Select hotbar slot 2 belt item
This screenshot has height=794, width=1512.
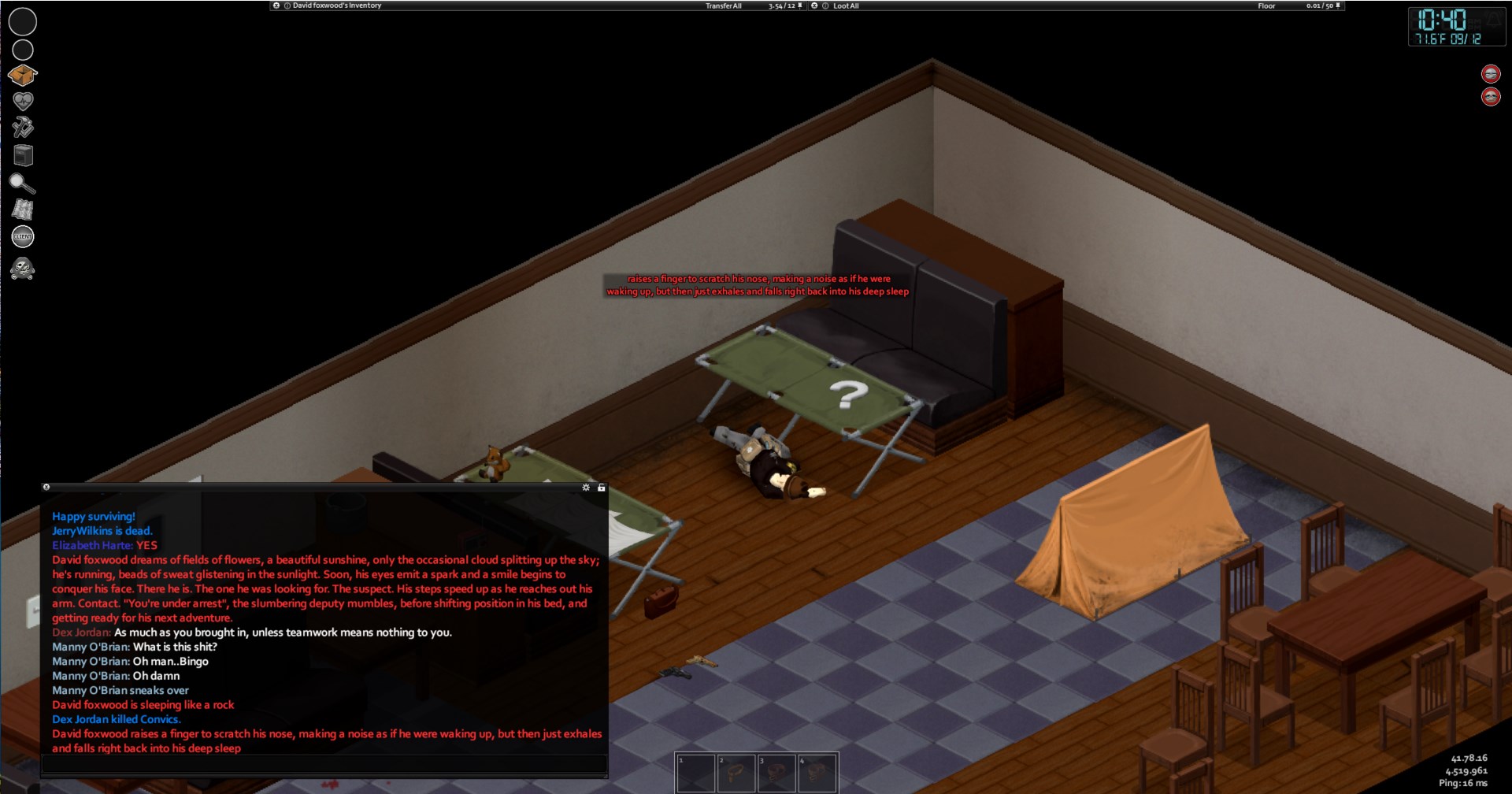(x=736, y=773)
